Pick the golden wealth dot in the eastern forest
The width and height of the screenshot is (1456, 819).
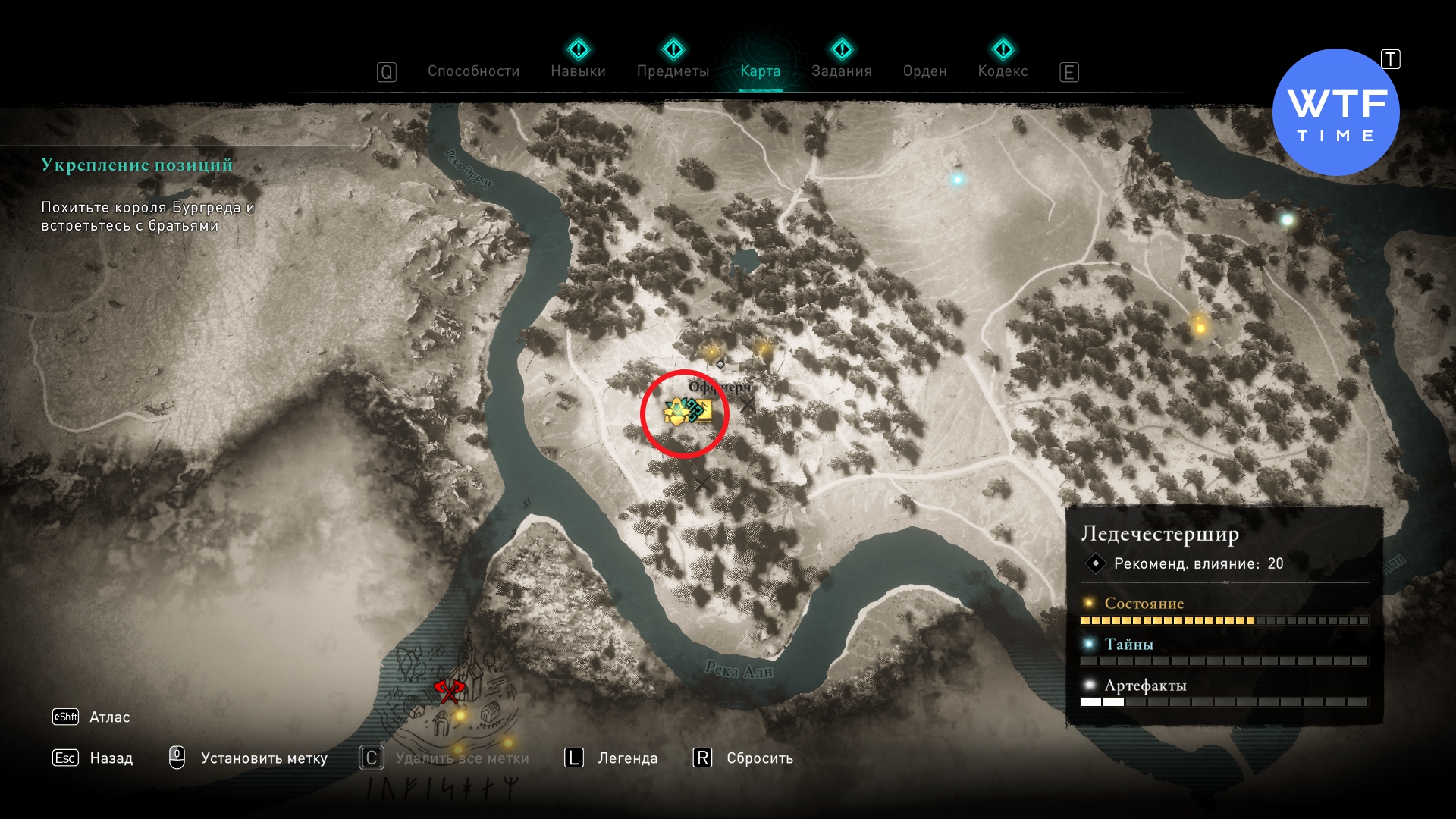pos(1200,328)
